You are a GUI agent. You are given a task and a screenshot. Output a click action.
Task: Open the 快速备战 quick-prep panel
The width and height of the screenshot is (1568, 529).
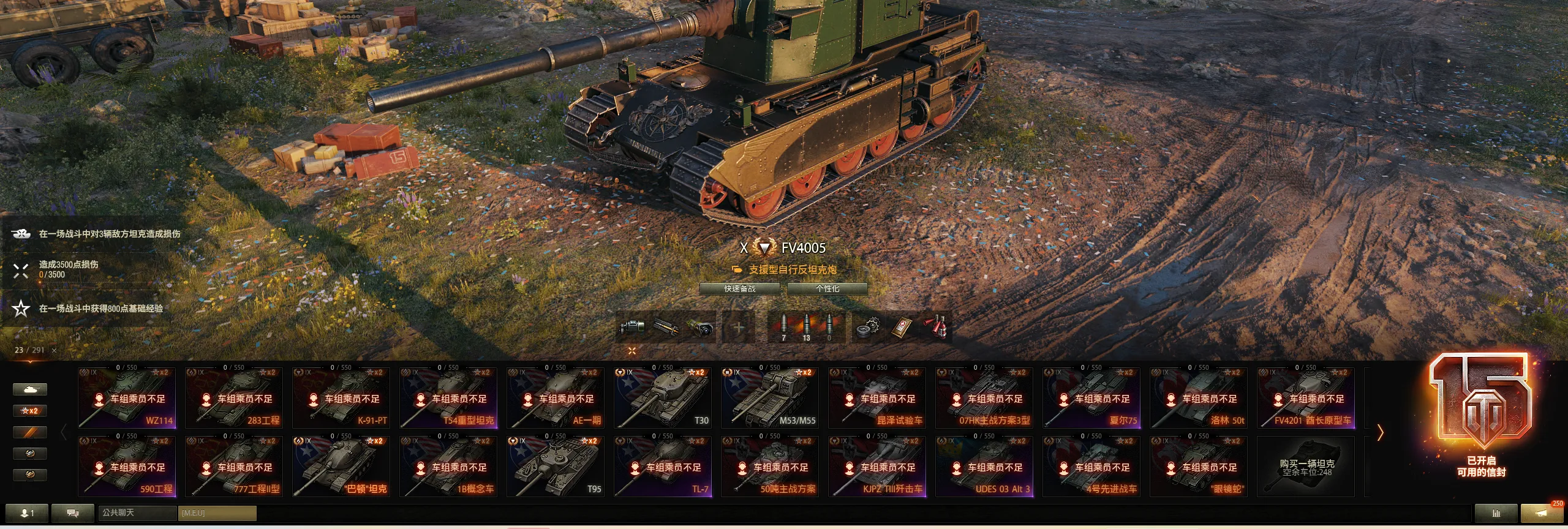[x=740, y=288]
